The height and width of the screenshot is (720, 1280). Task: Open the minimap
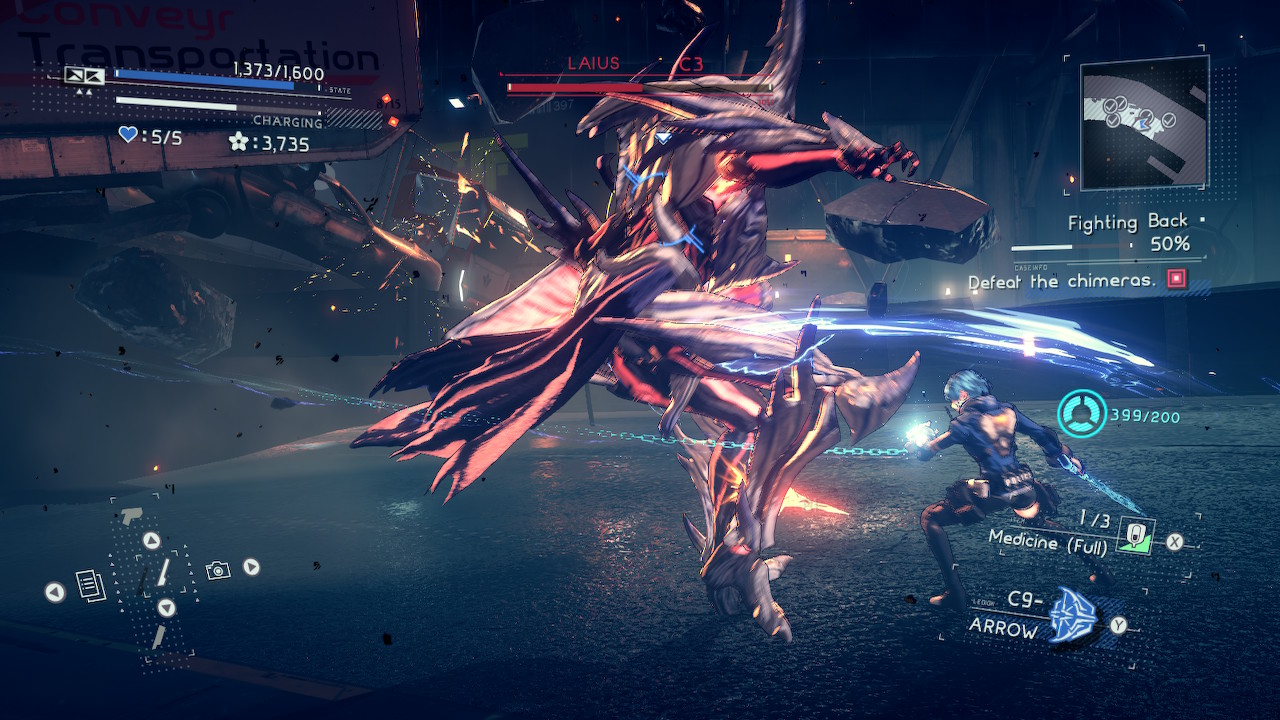[x=1144, y=122]
